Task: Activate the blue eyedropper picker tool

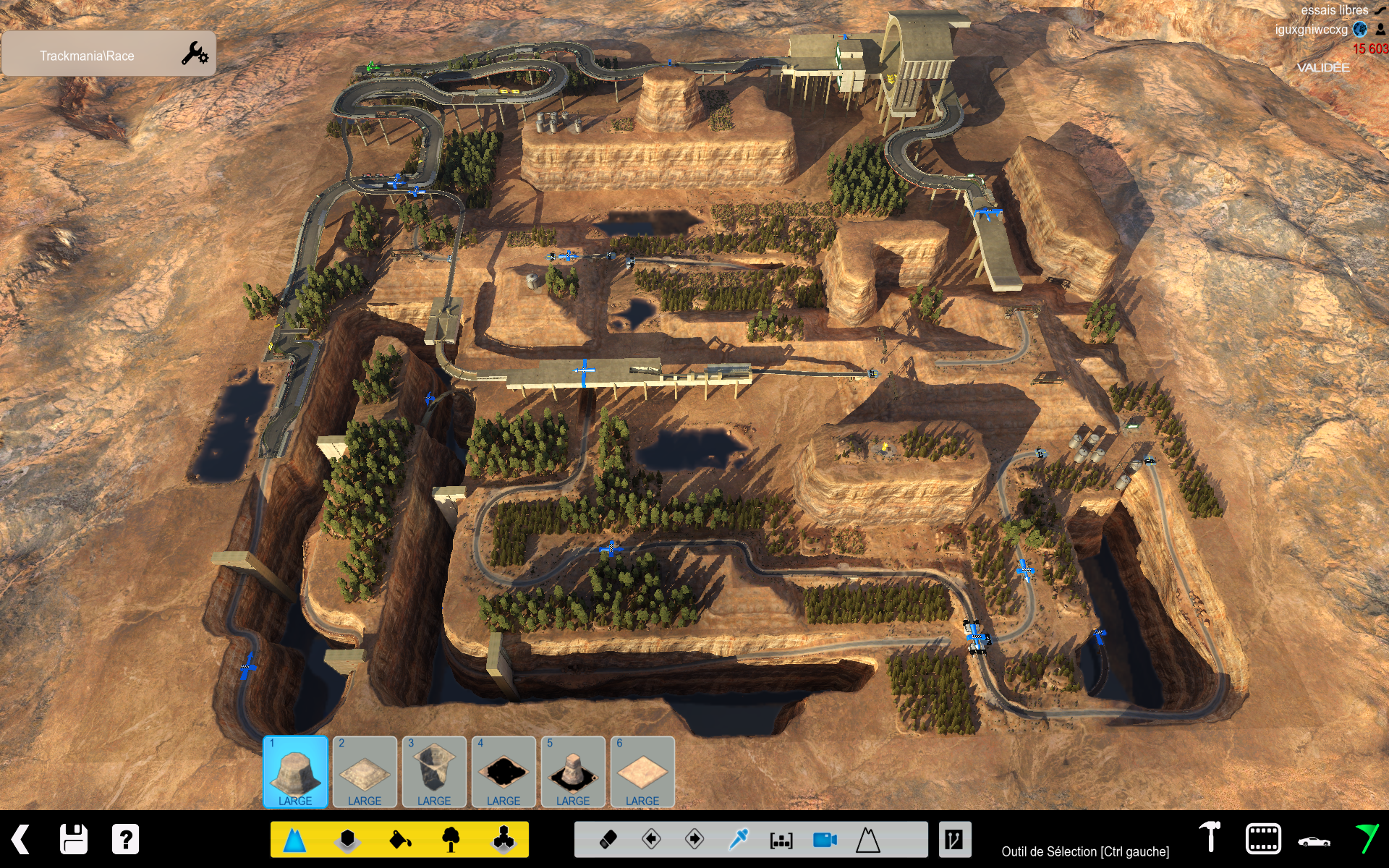Action: [x=738, y=840]
